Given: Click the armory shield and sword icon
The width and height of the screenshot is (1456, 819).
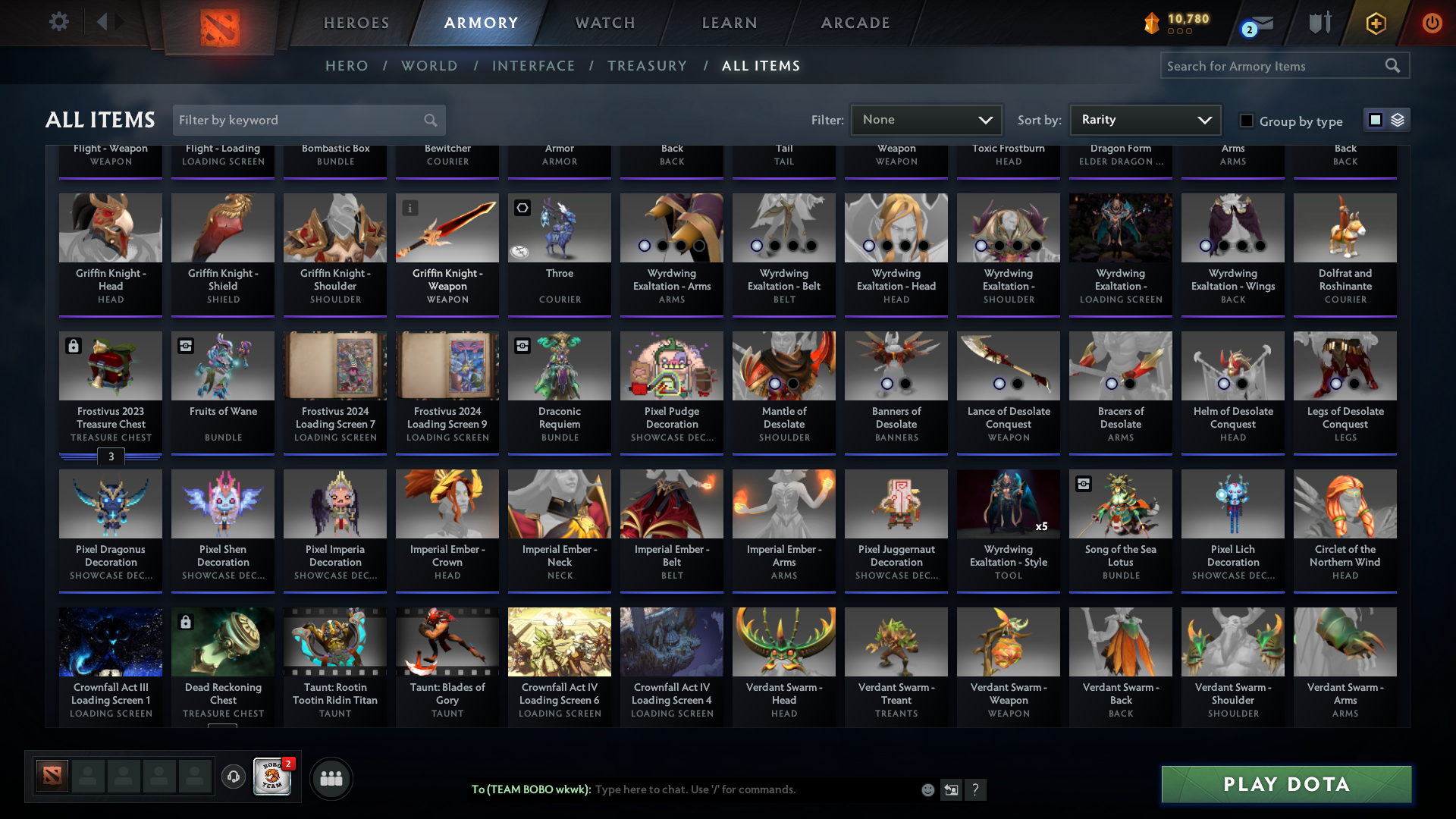Looking at the screenshot, I should (1319, 23).
